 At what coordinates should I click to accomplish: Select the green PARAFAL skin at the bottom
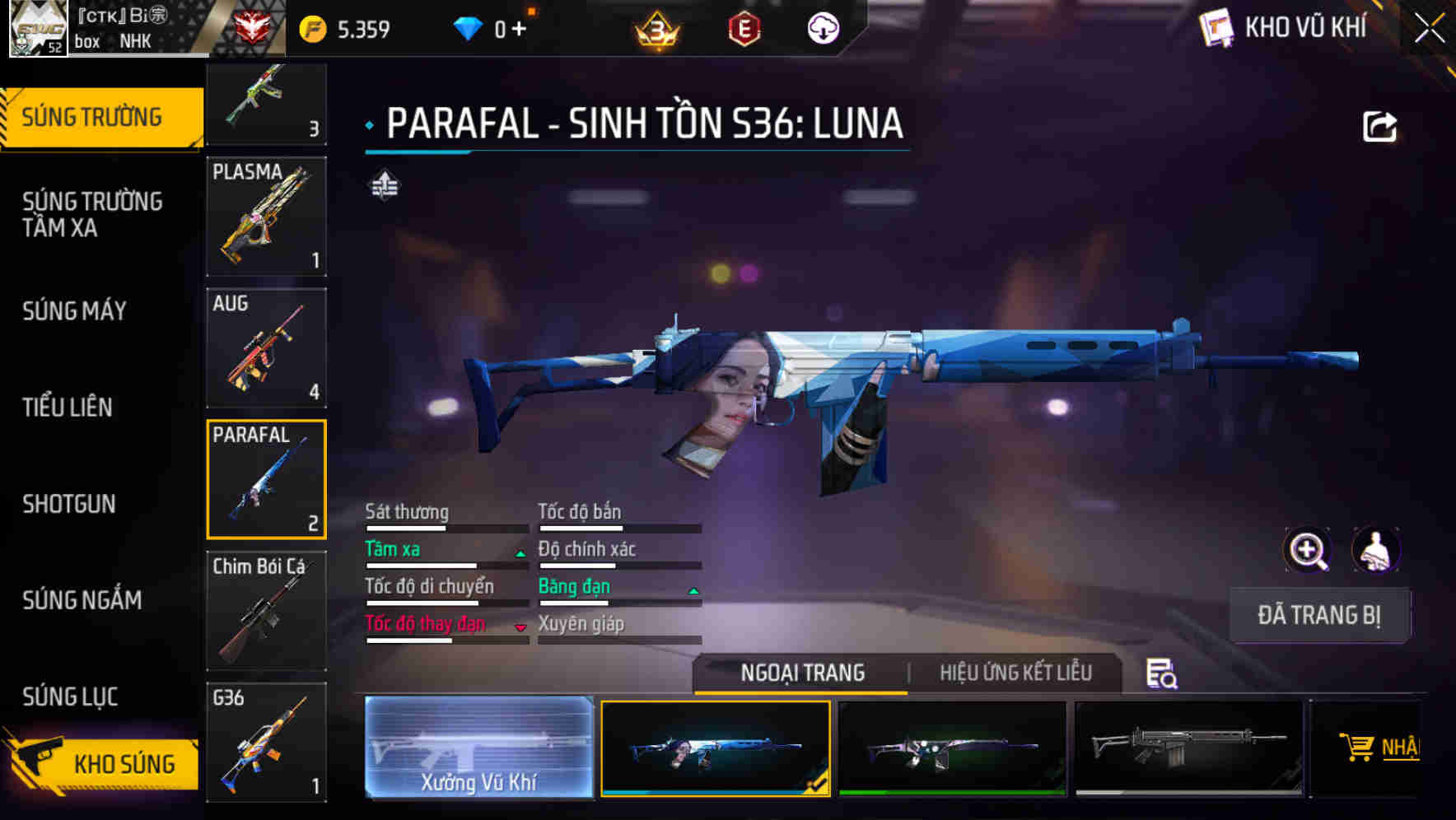953,748
